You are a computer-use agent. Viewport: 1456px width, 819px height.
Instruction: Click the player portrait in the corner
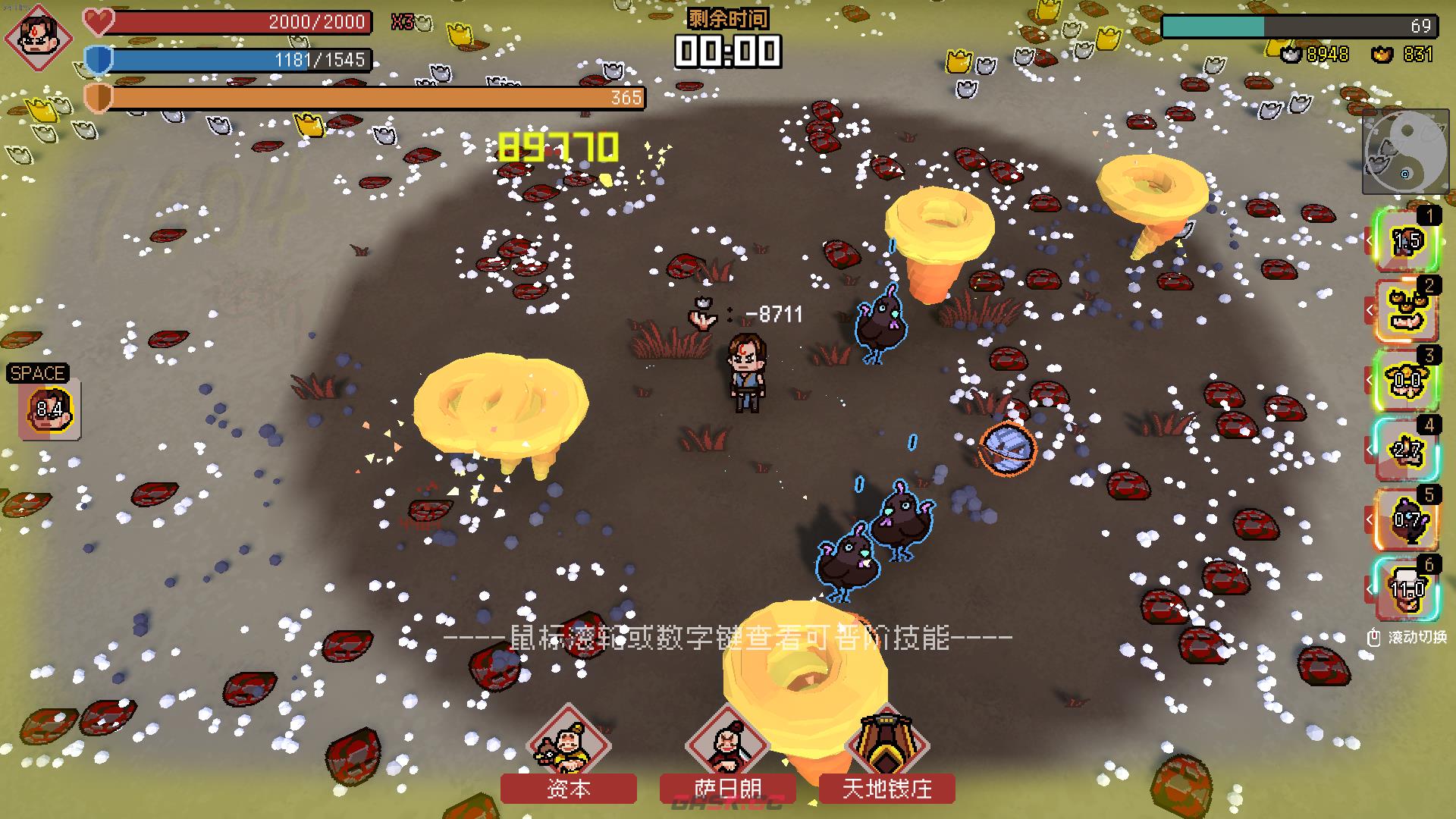tap(38, 36)
